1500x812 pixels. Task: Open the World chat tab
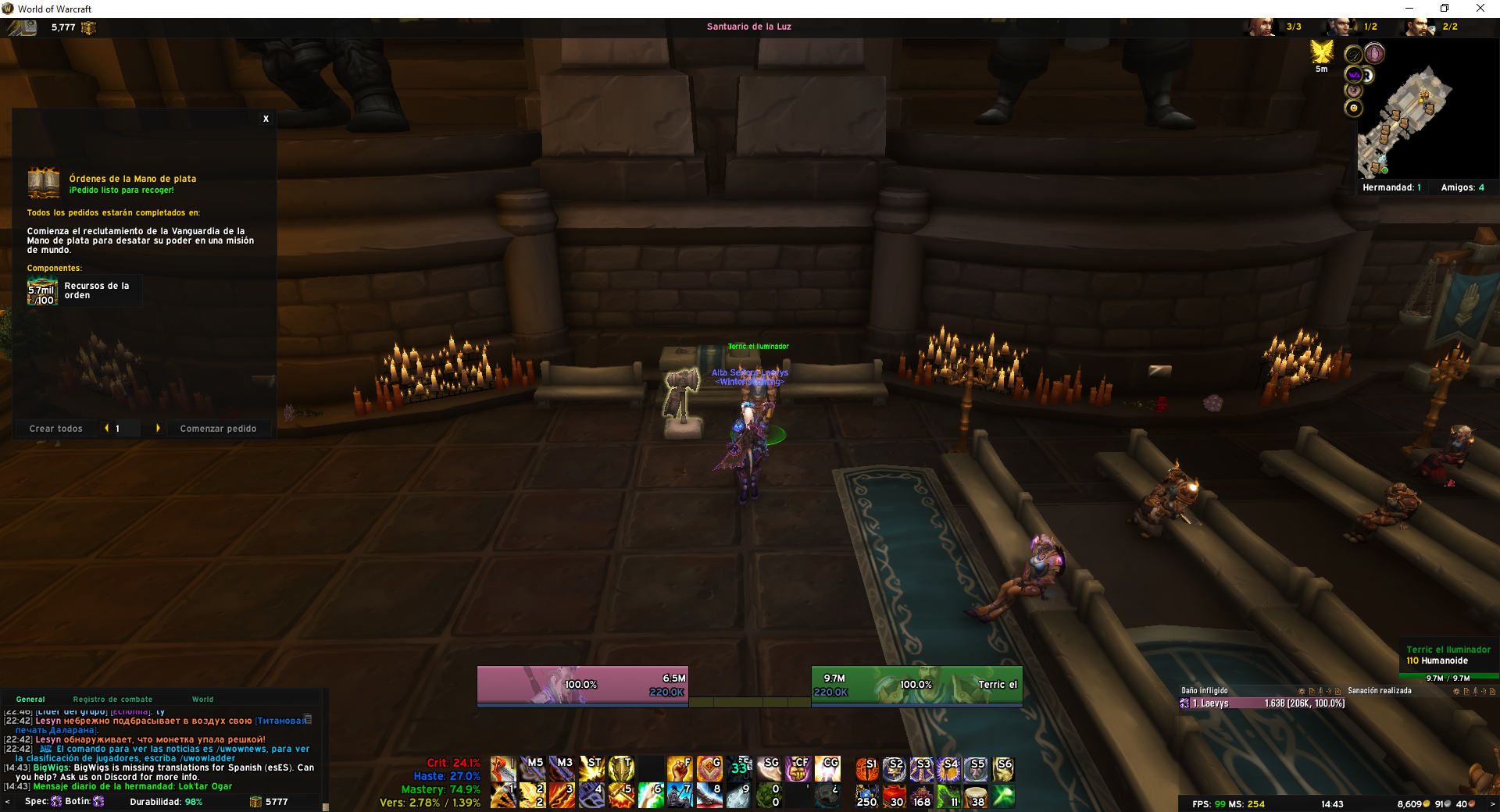coord(202,700)
